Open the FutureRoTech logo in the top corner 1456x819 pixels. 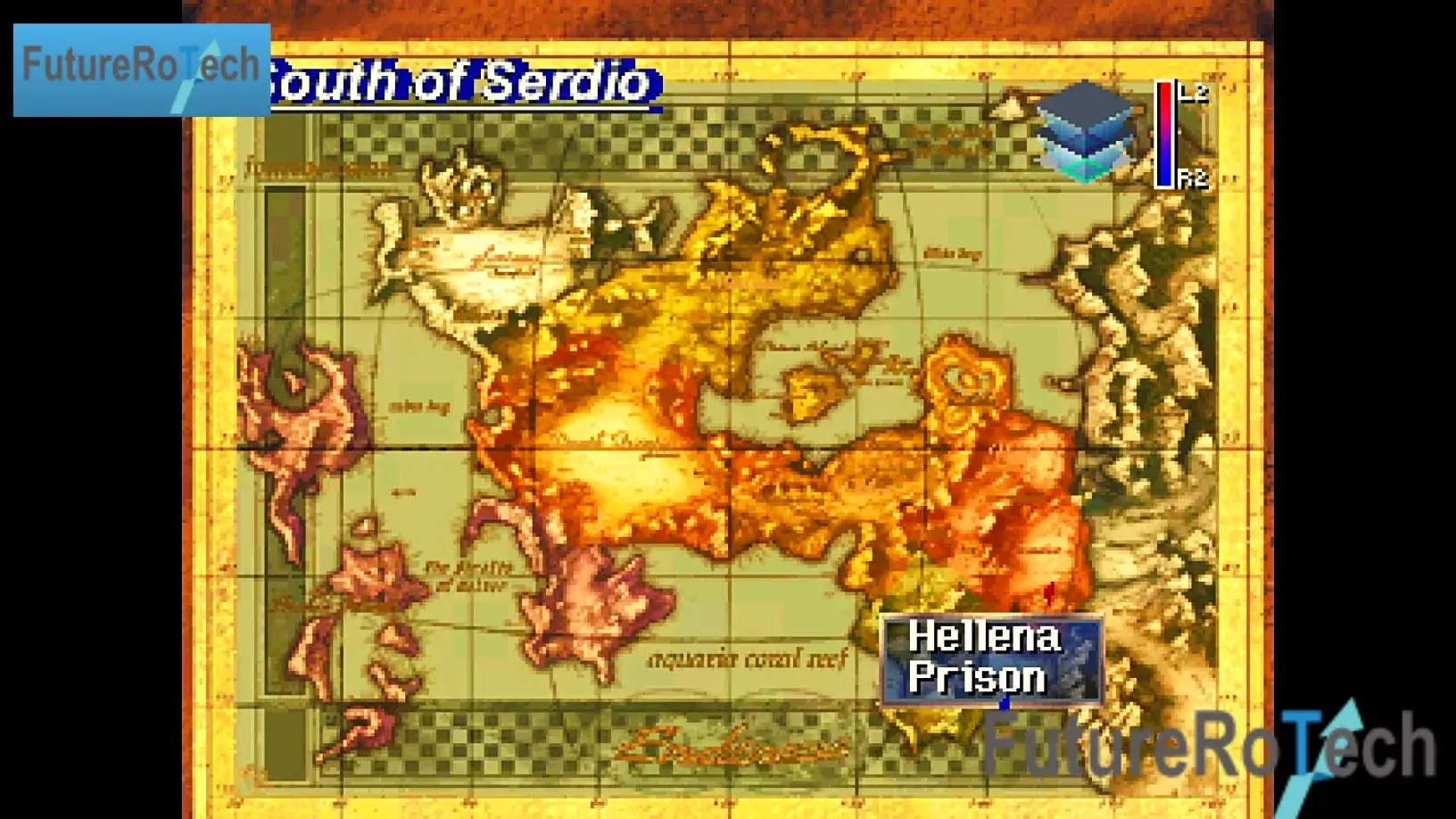(x=141, y=70)
